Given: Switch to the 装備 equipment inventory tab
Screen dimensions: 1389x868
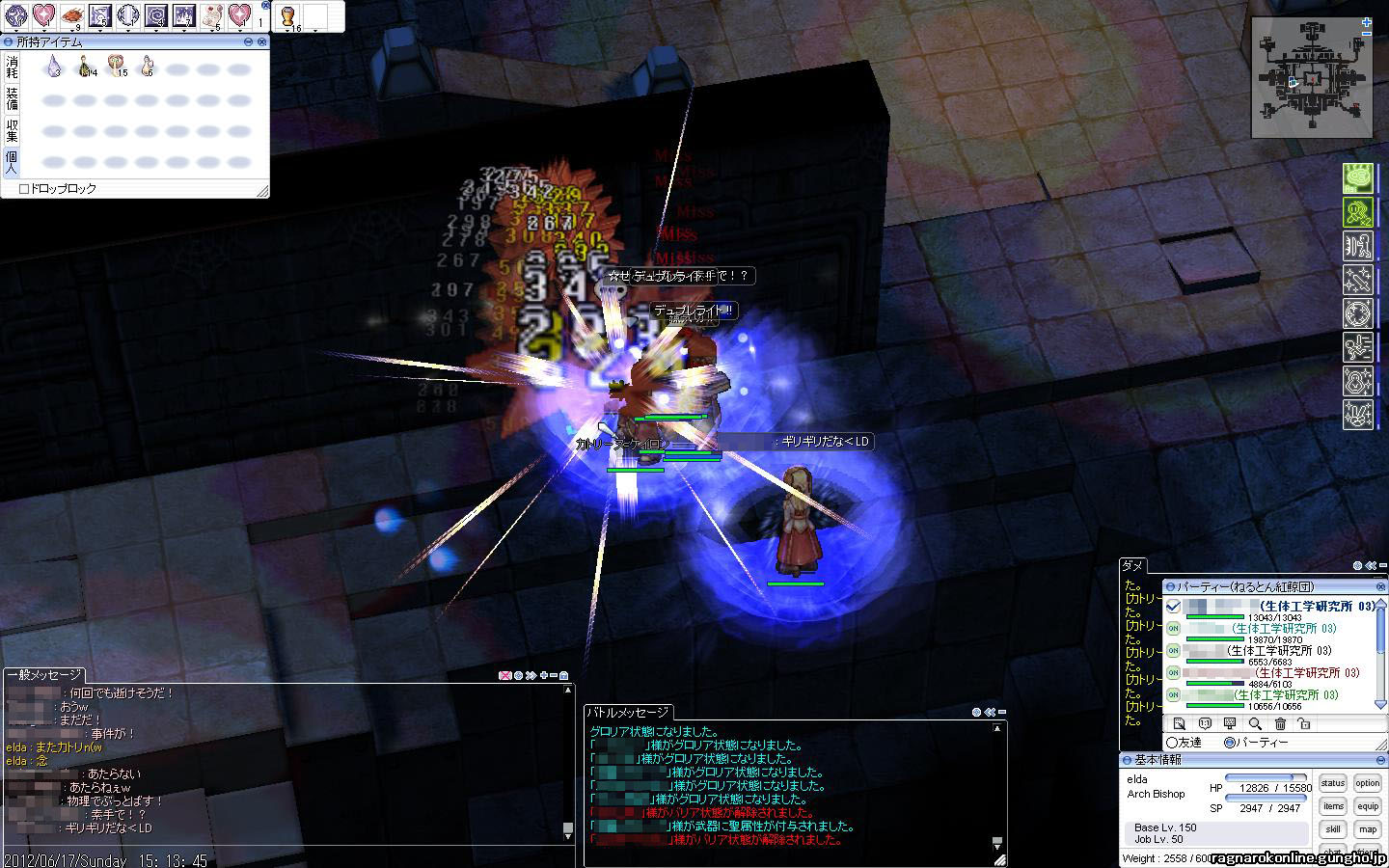Looking at the screenshot, I should pos(12,98).
